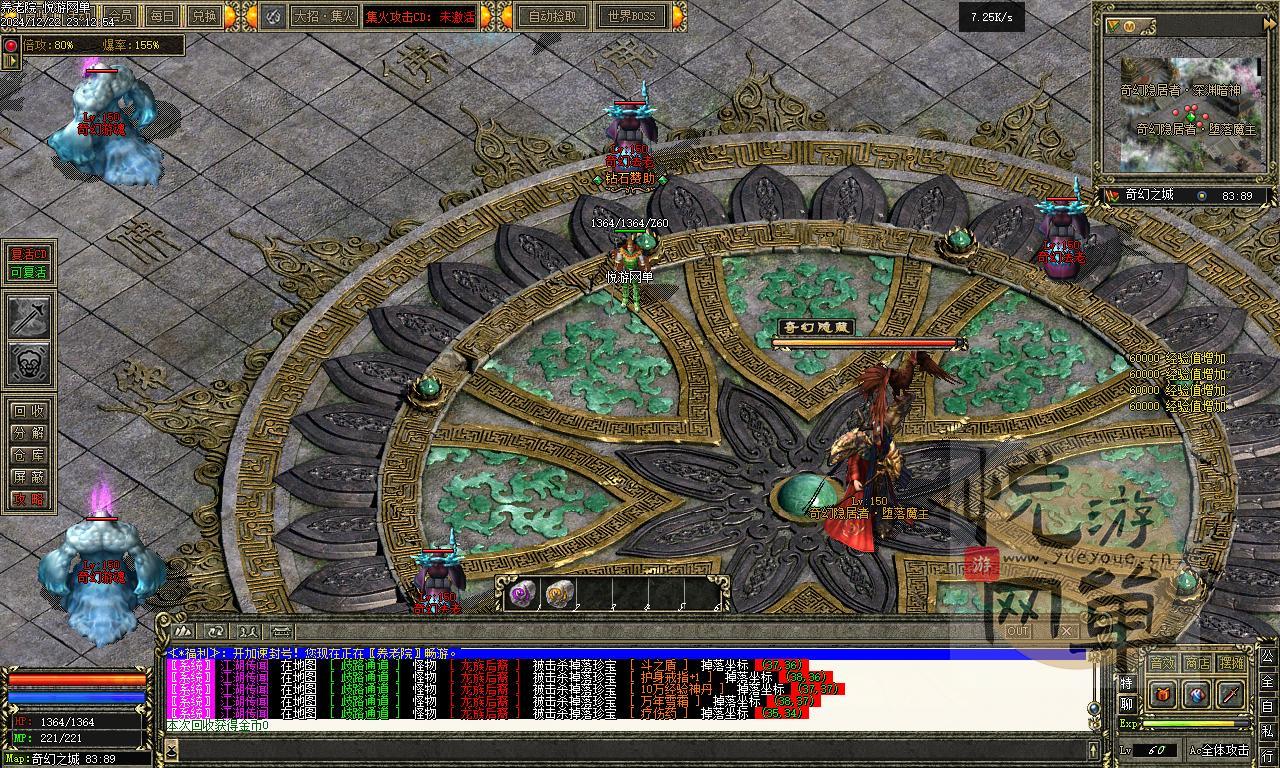Open the 世界BOSS panel
Screen dimensions: 1280x768
coord(631,16)
